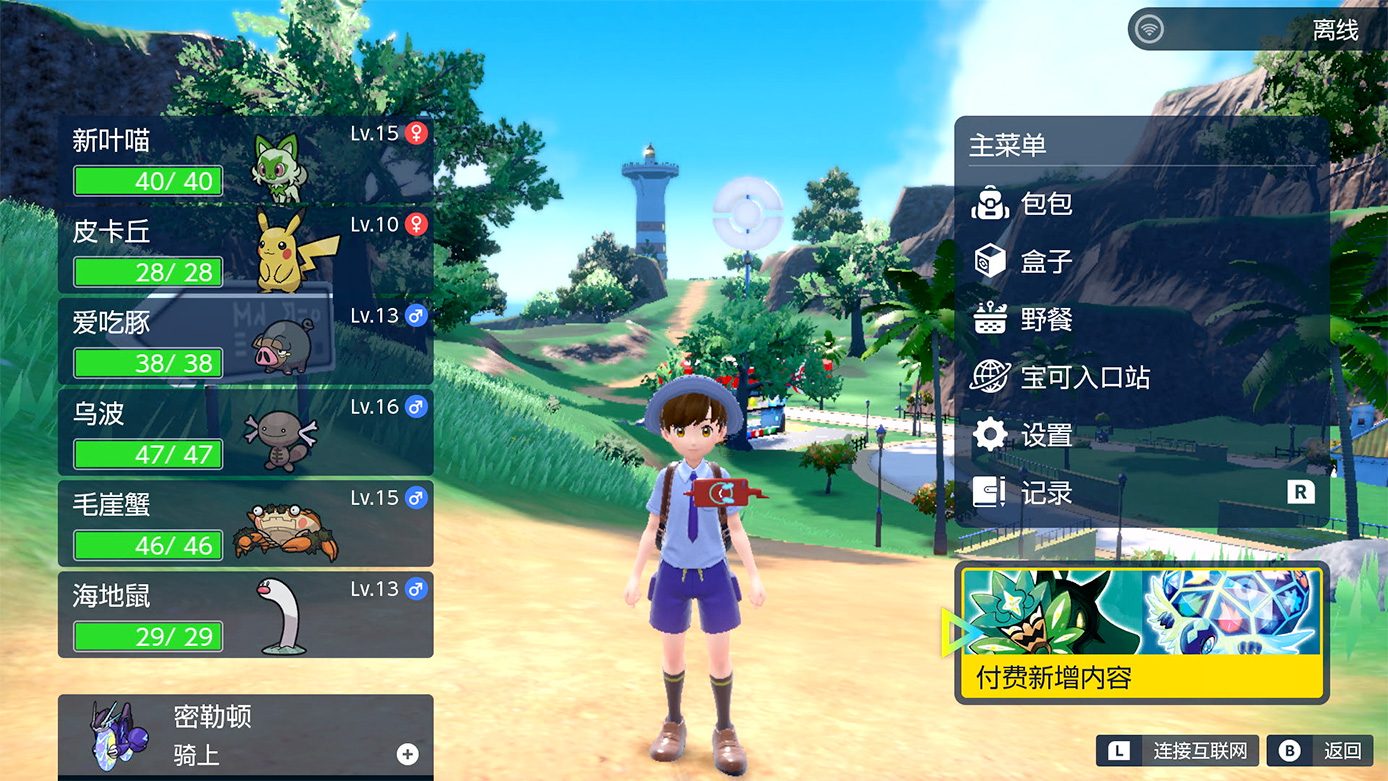
Task: Select 新叶喵 in the party list
Action: (245, 159)
